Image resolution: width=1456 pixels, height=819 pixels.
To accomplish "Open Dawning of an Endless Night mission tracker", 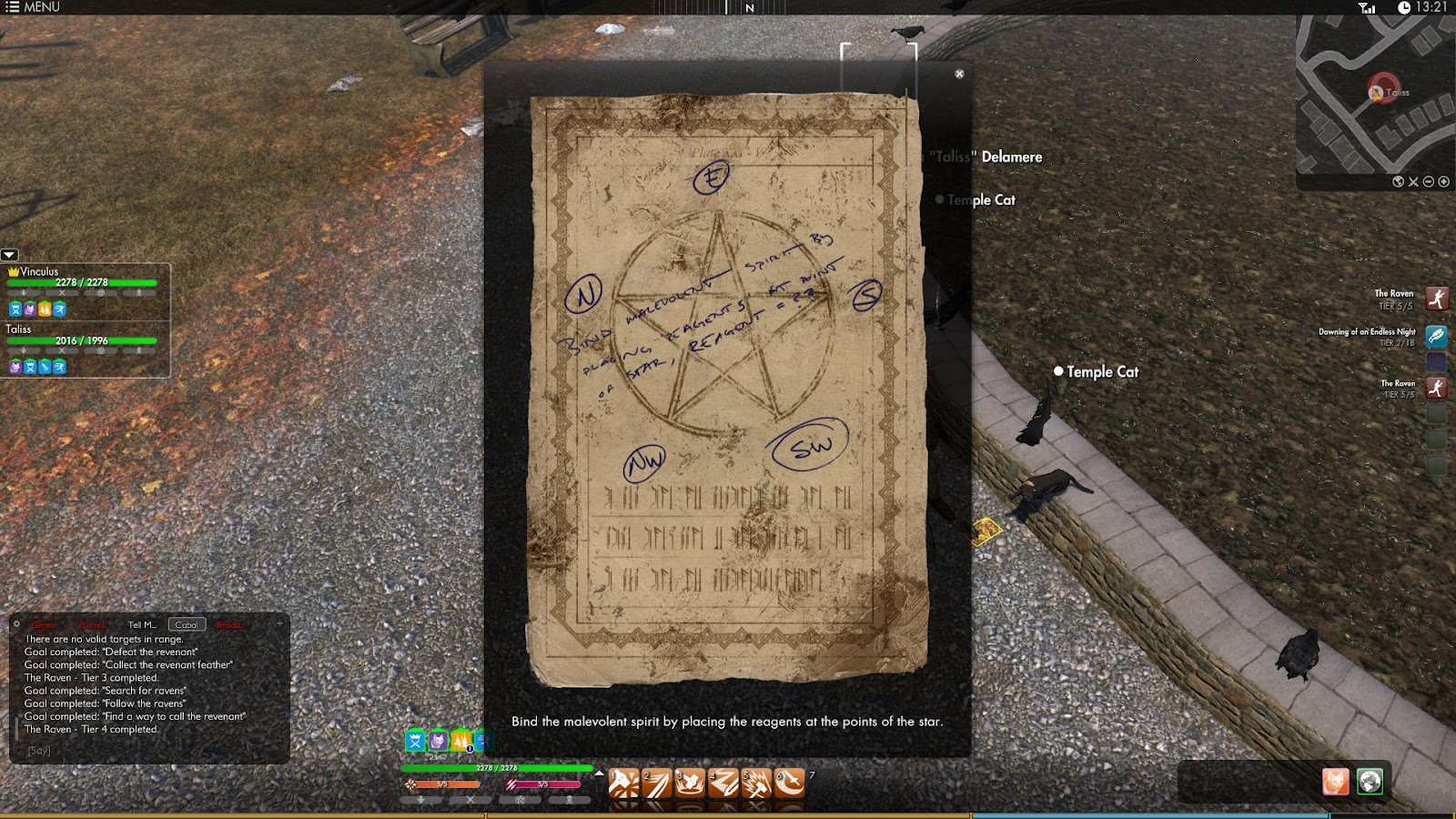I will 1436,336.
